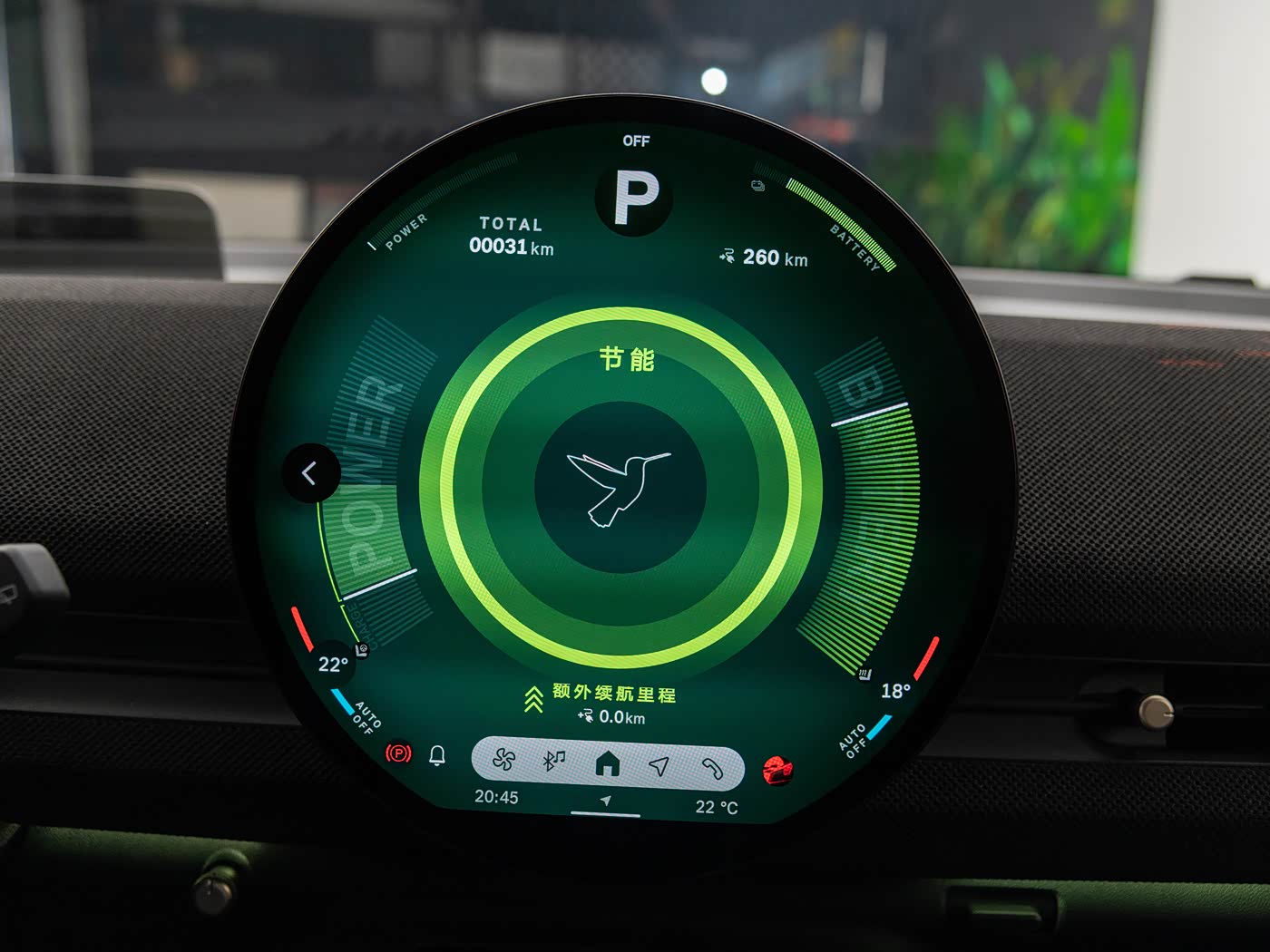Open navigation with the arrow icon
Screen dimensions: 1270x952
[659, 766]
